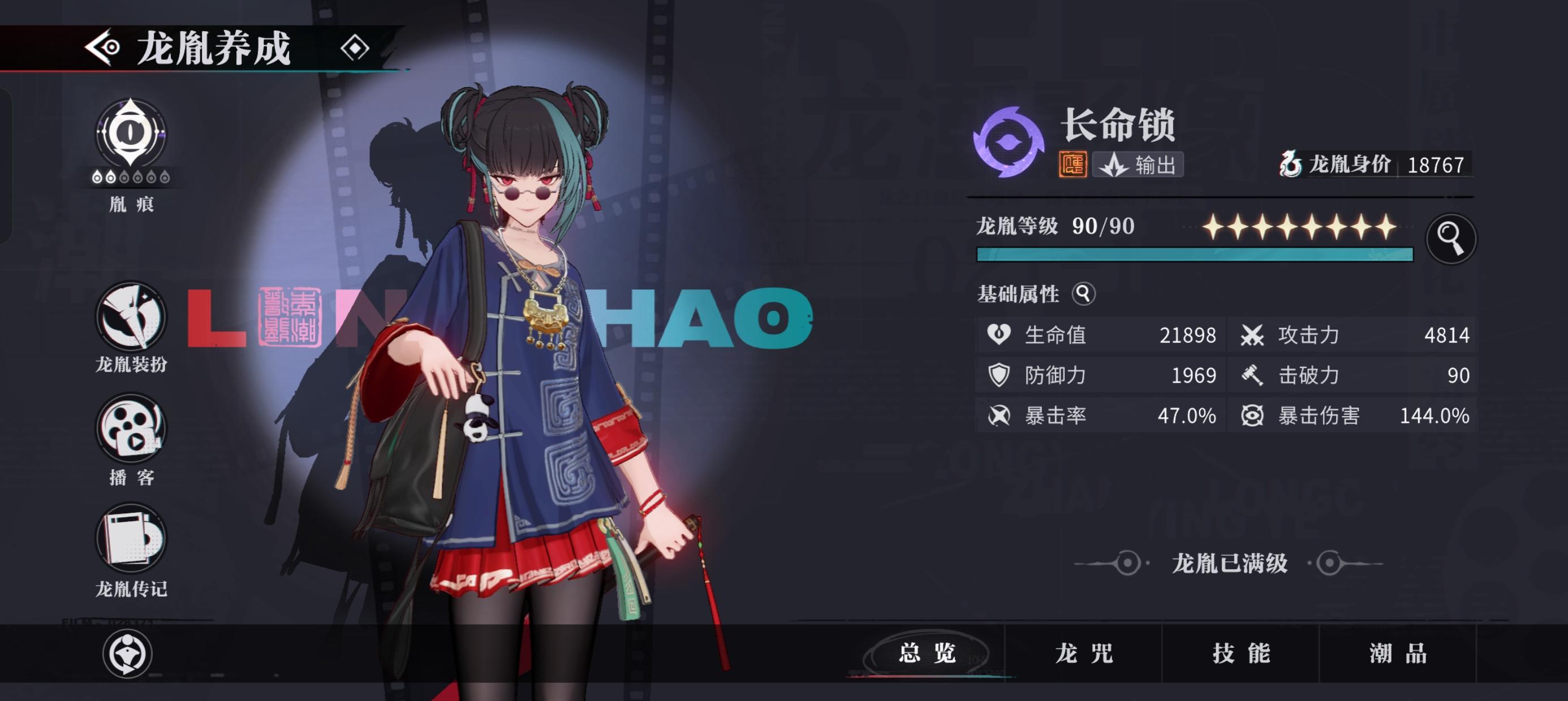Click the magnifier beside the star rating
1568x701 pixels.
tap(1454, 239)
